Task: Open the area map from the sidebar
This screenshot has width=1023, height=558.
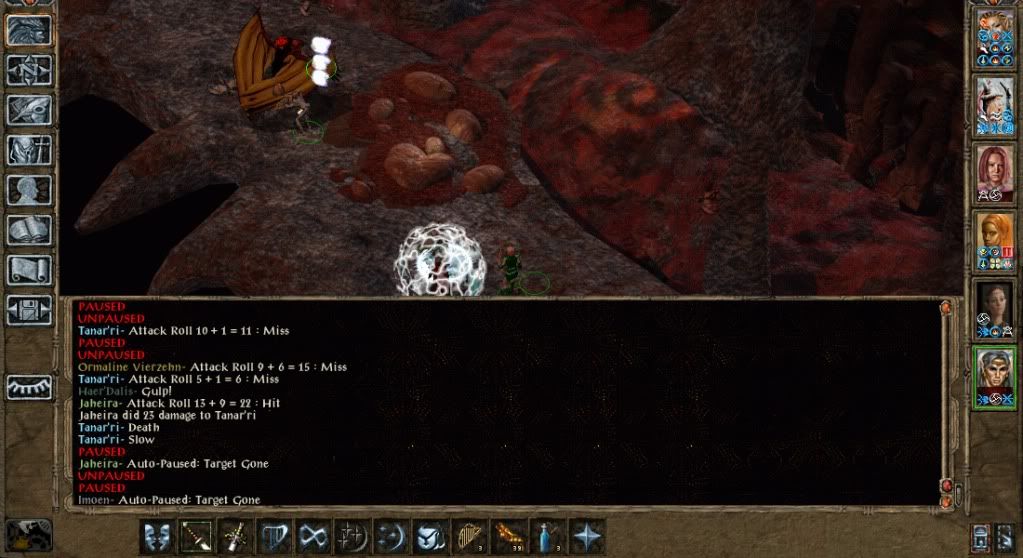Action: (x=29, y=69)
